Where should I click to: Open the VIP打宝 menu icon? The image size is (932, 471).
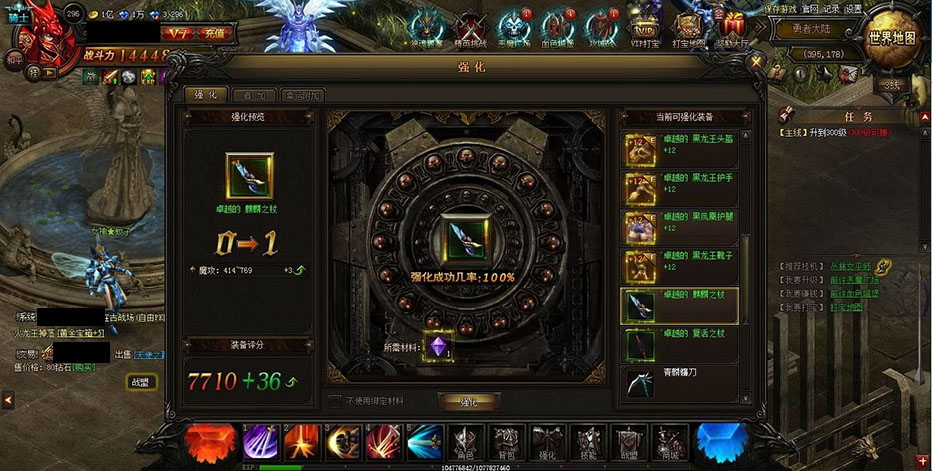[647, 30]
